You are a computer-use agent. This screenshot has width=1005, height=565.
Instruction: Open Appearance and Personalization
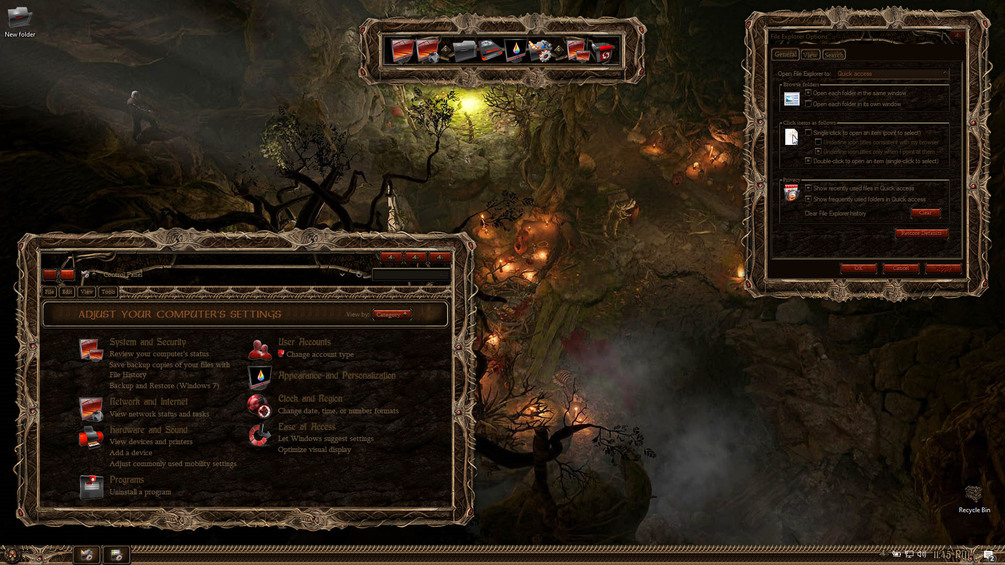pyautogui.click(x=336, y=376)
